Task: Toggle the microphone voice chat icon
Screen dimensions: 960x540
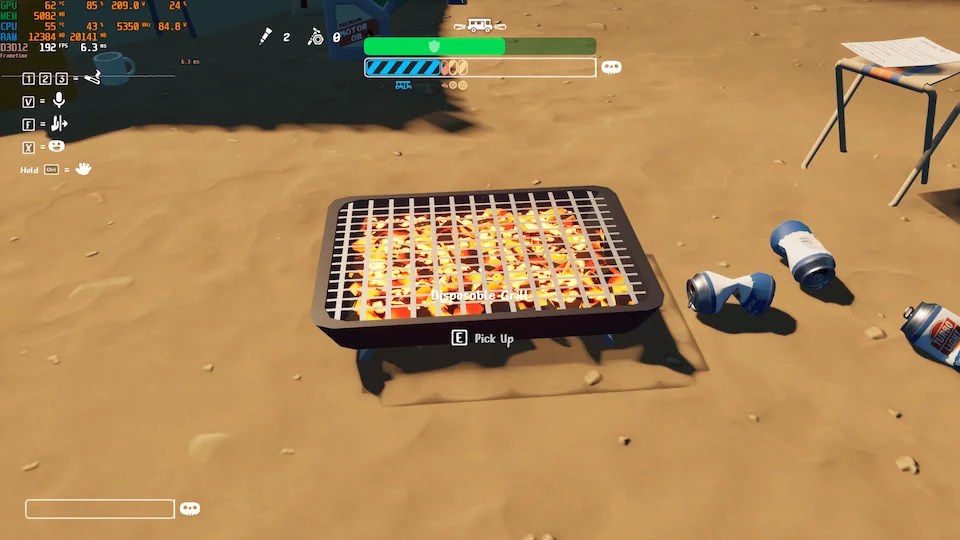Action: (x=59, y=100)
